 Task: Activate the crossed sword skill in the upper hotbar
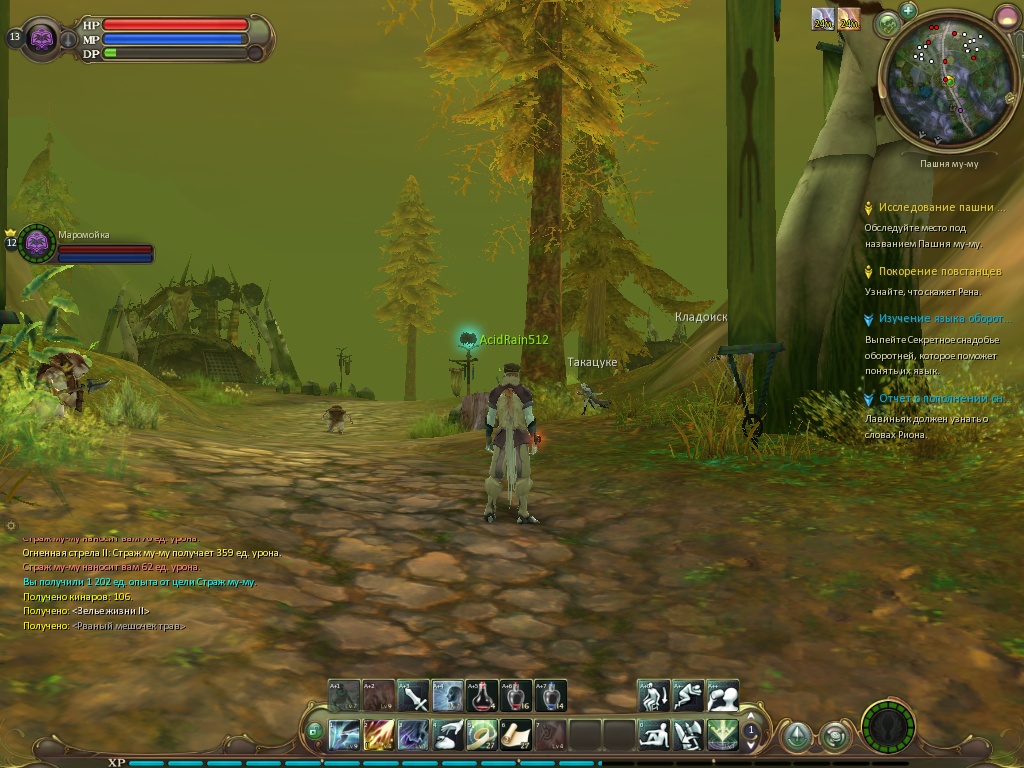point(412,695)
